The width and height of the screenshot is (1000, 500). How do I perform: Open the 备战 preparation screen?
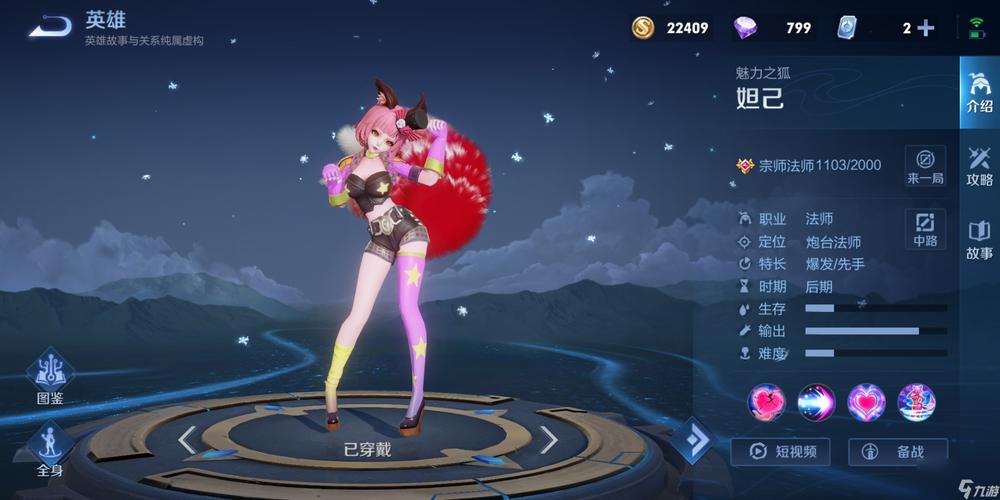[897, 452]
